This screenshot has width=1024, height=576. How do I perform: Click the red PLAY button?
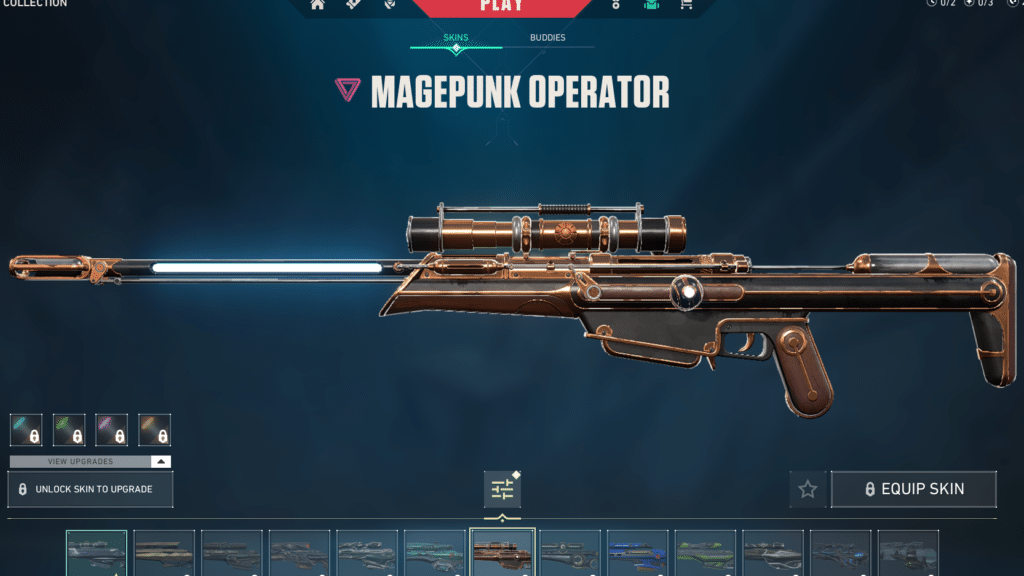click(501, 6)
